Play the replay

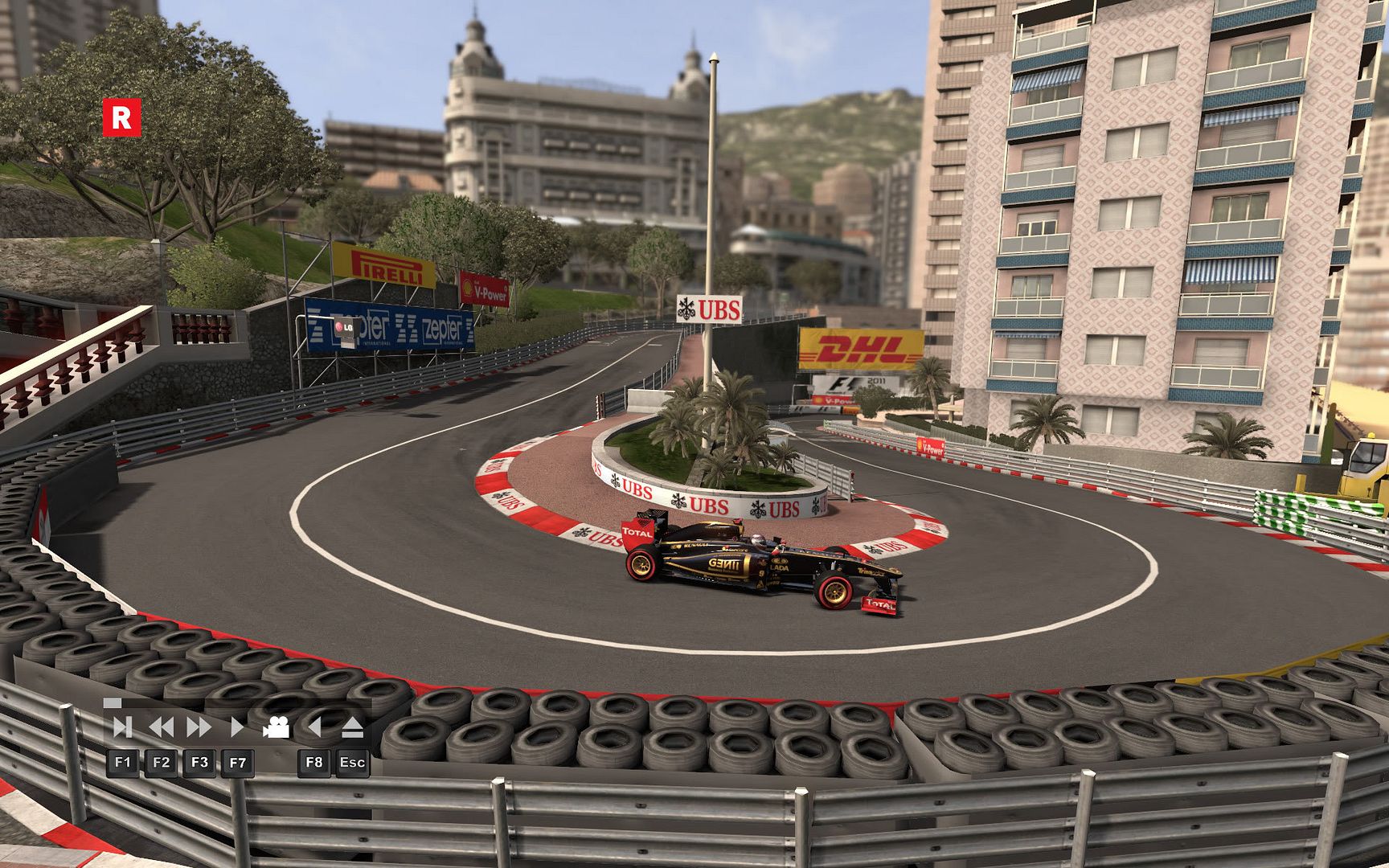[237, 727]
